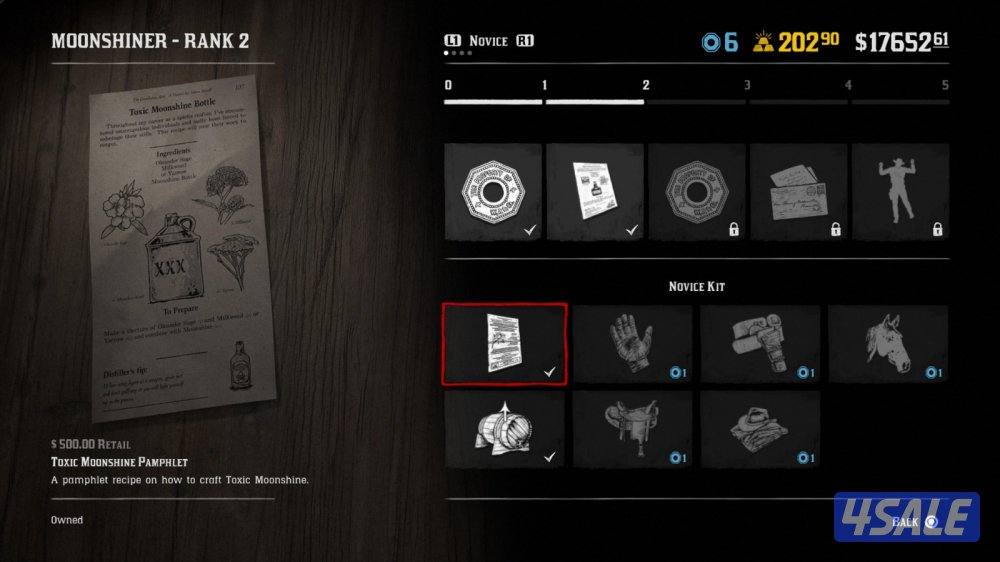Select the saddle item in Novice Kit
Screen dimensions: 1000x562
(x=632, y=430)
